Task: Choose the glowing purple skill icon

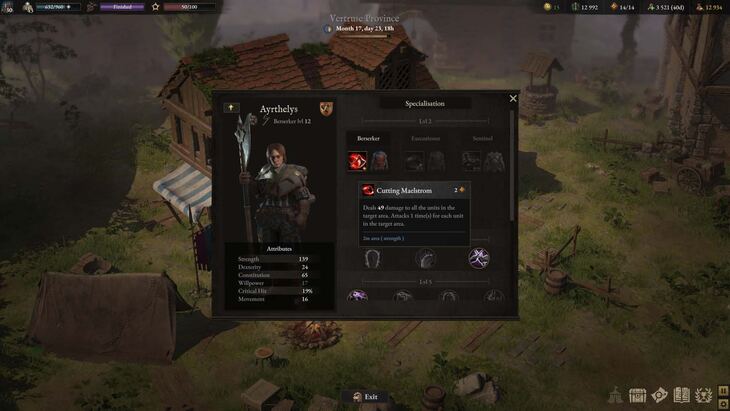Action: tap(478, 258)
